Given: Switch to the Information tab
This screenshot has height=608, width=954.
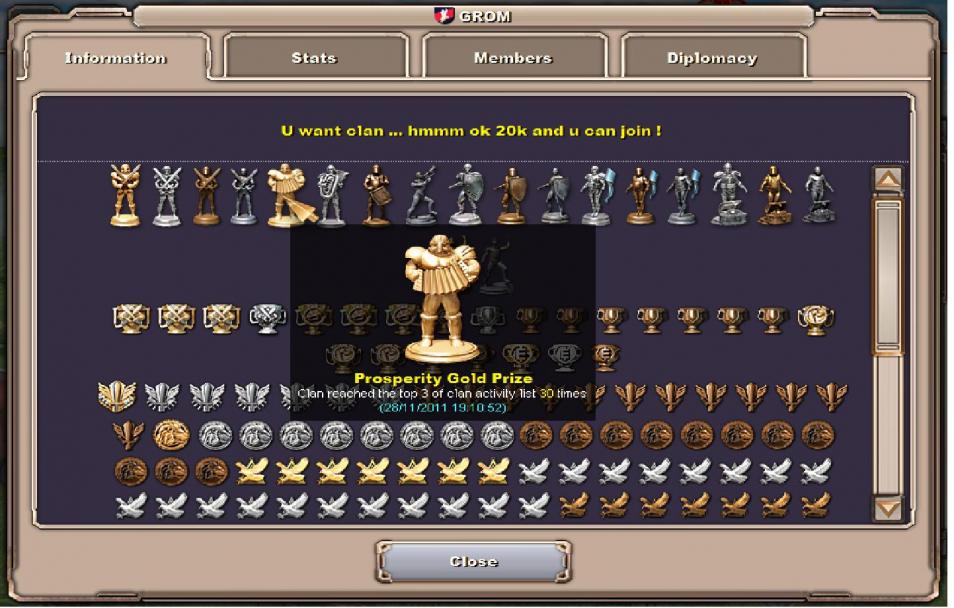Looking at the screenshot, I should [115, 58].
